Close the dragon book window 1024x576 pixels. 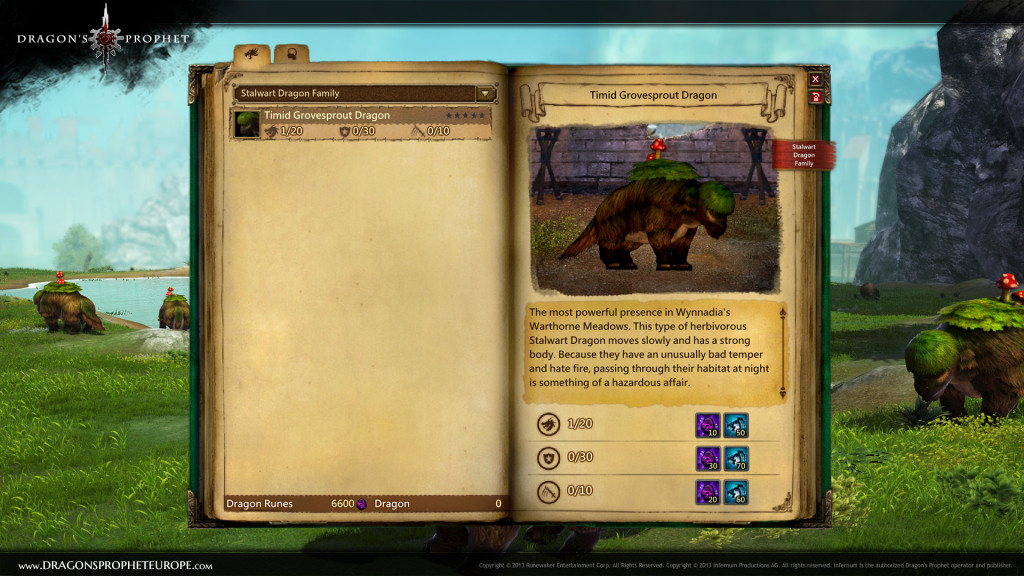pos(815,79)
